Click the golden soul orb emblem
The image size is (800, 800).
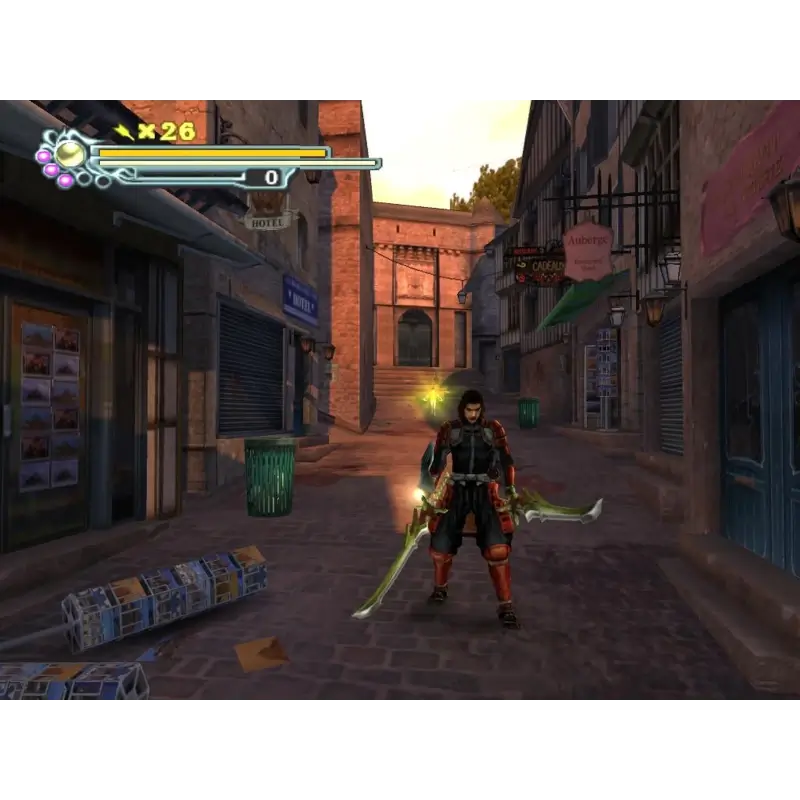70,153
